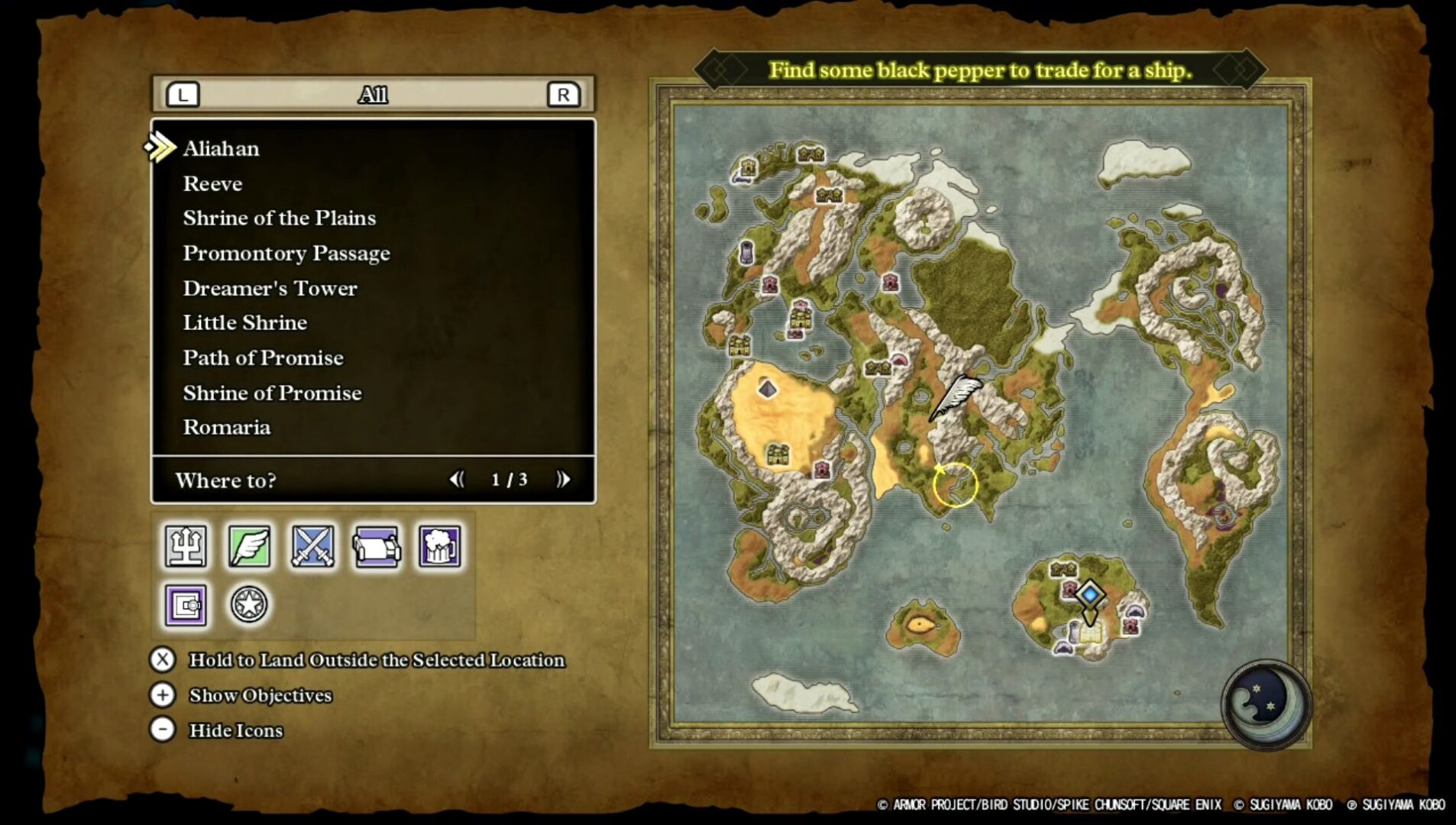Select Romaria from the list
Viewport: 1456px width, 825px height.
coord(226,427)
